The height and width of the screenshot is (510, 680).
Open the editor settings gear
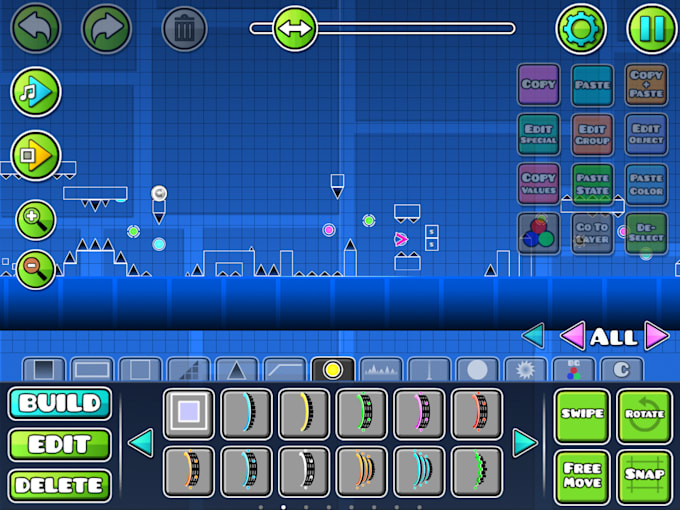[581, 28]
